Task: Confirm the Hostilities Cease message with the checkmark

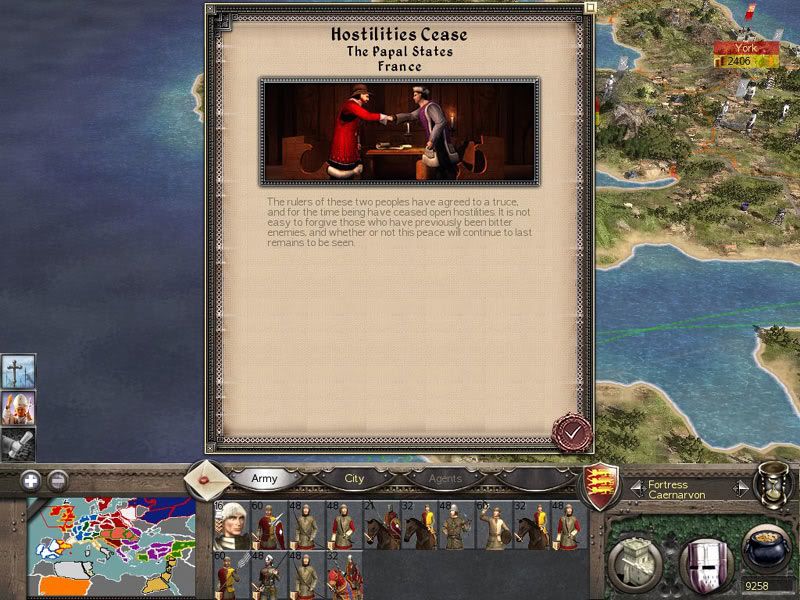Action: pyautogui.click(x=573, y=432)
